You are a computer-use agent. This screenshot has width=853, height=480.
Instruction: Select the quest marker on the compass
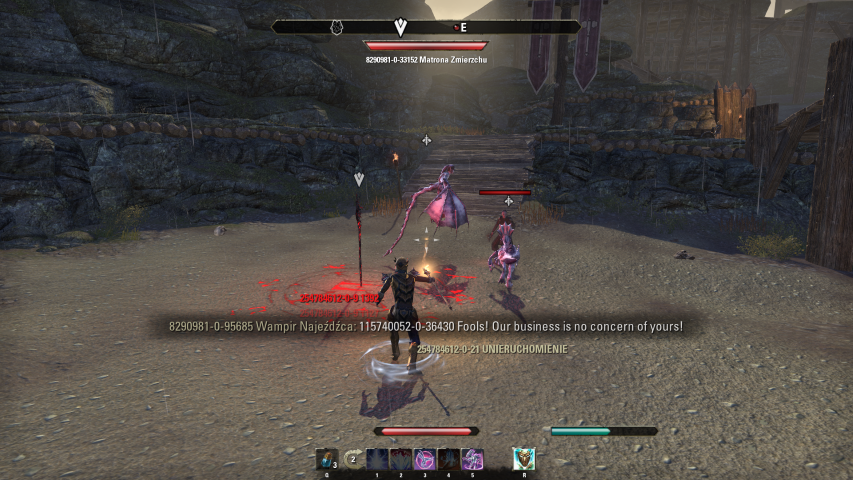point(401,27)
